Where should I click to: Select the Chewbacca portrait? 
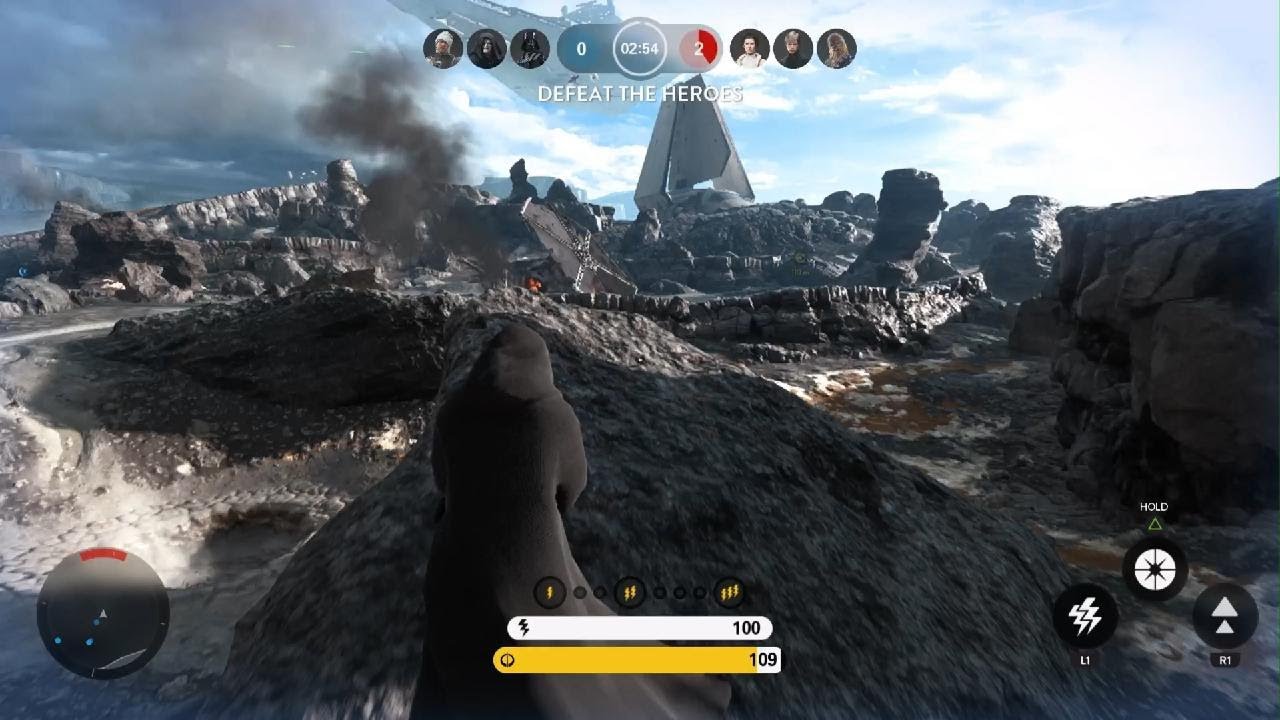coord(837,48)
